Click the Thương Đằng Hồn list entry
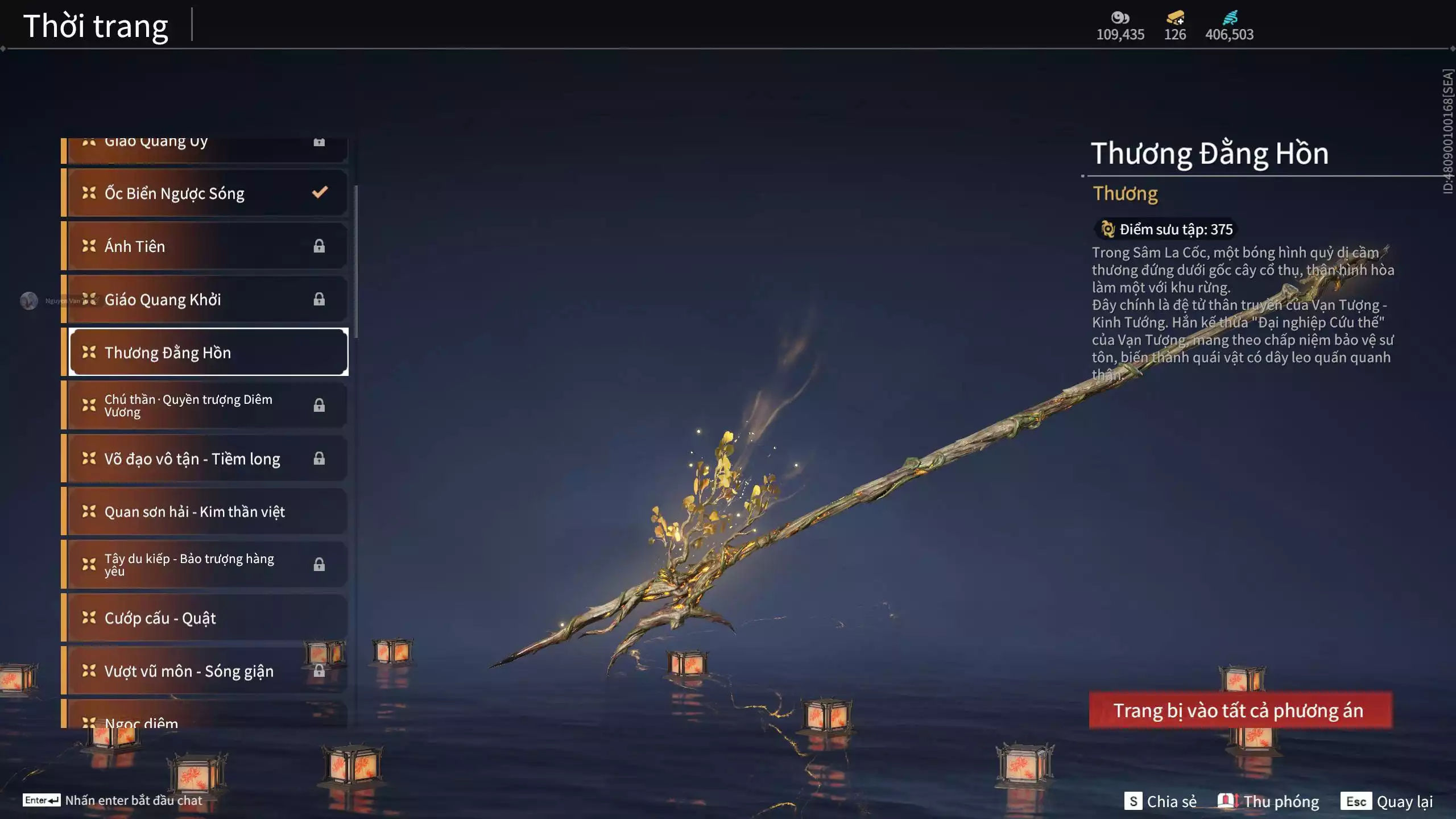The image size is (1456, 819). pos(208,353)
